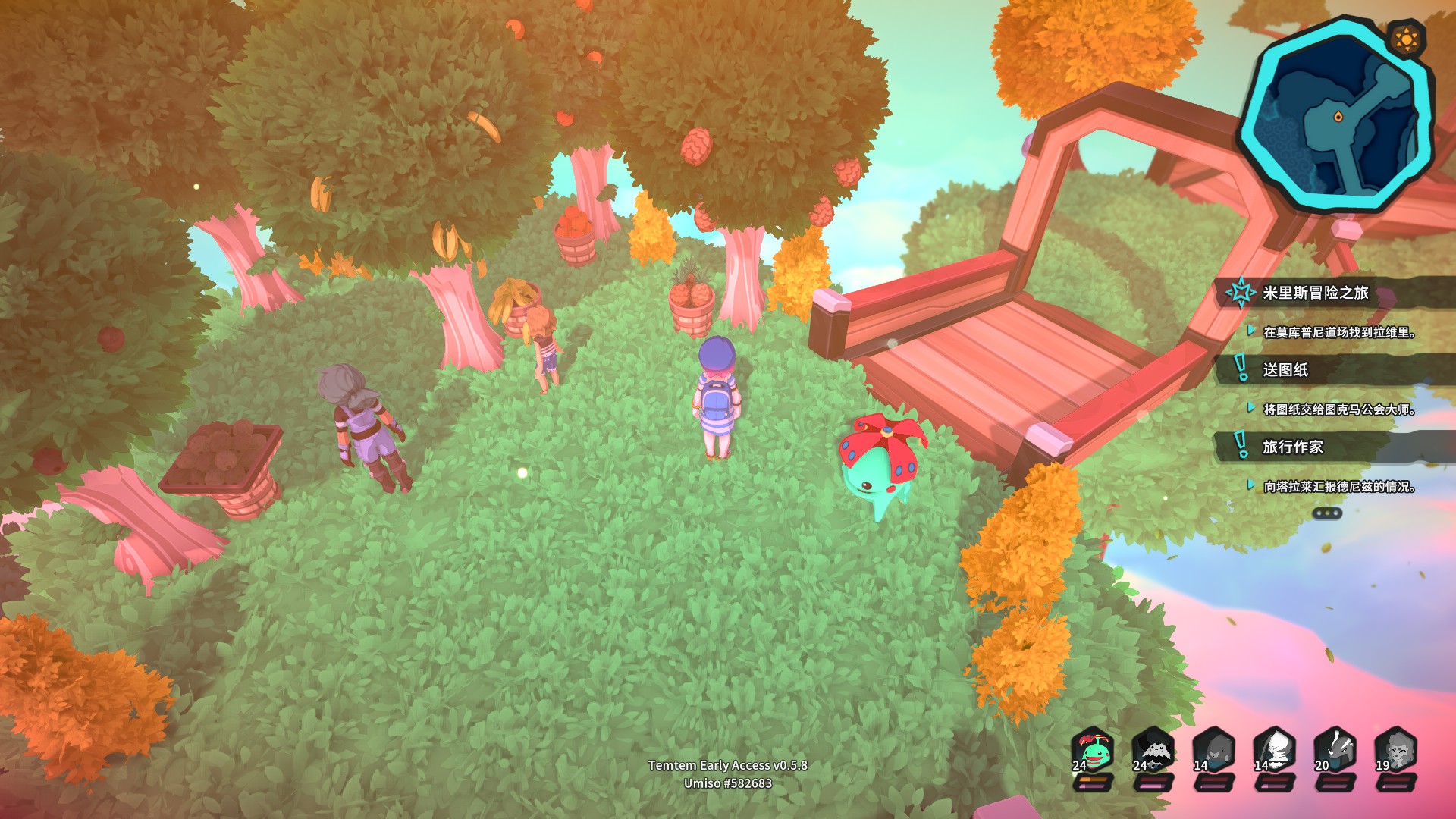Select the star icon beside 米里斯冒险之旅 quest
This screenshot has width=1456, height=819.
click(1241, 292)
